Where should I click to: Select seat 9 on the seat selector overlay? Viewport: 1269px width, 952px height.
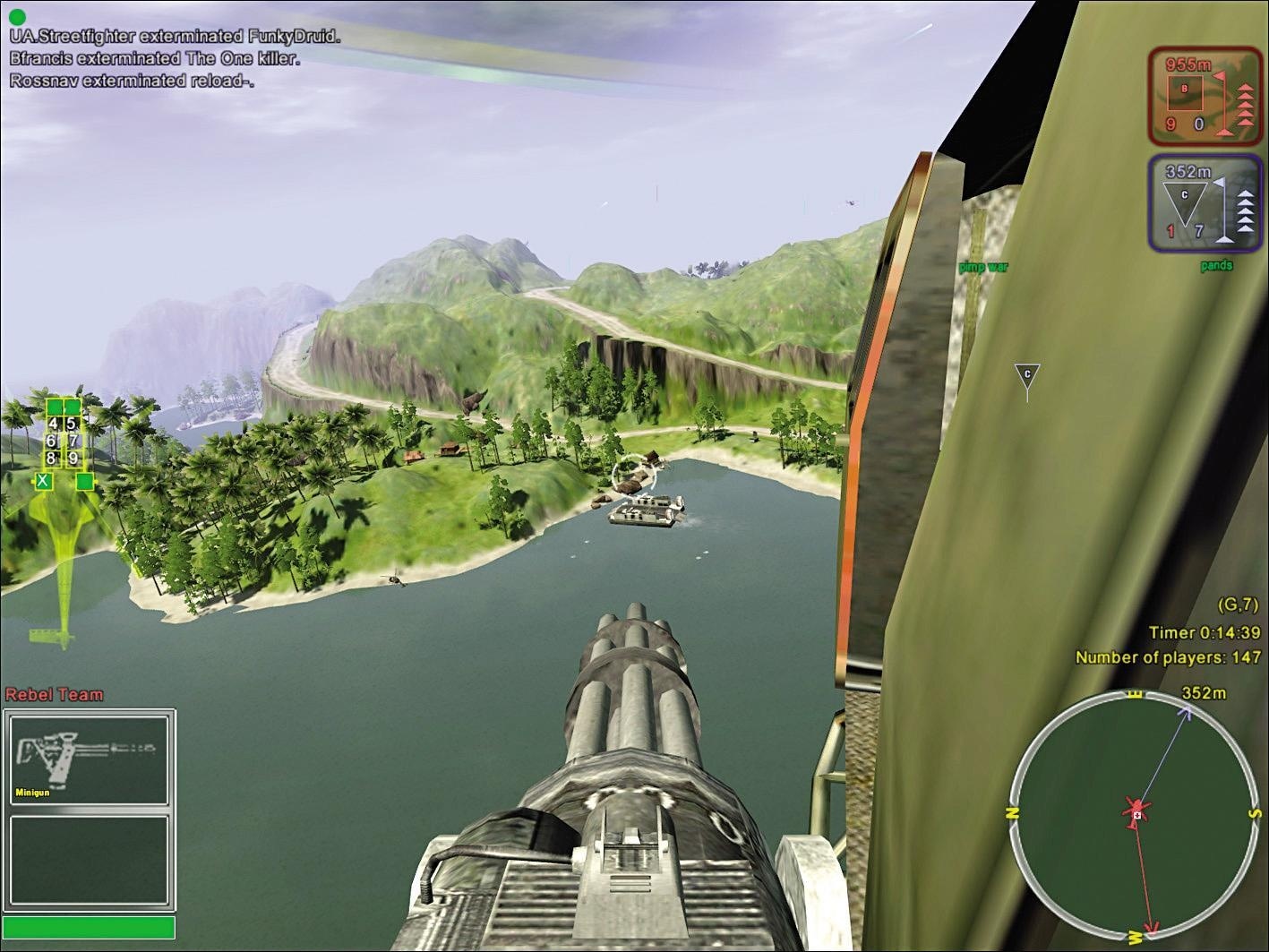(x=73, y=458)
